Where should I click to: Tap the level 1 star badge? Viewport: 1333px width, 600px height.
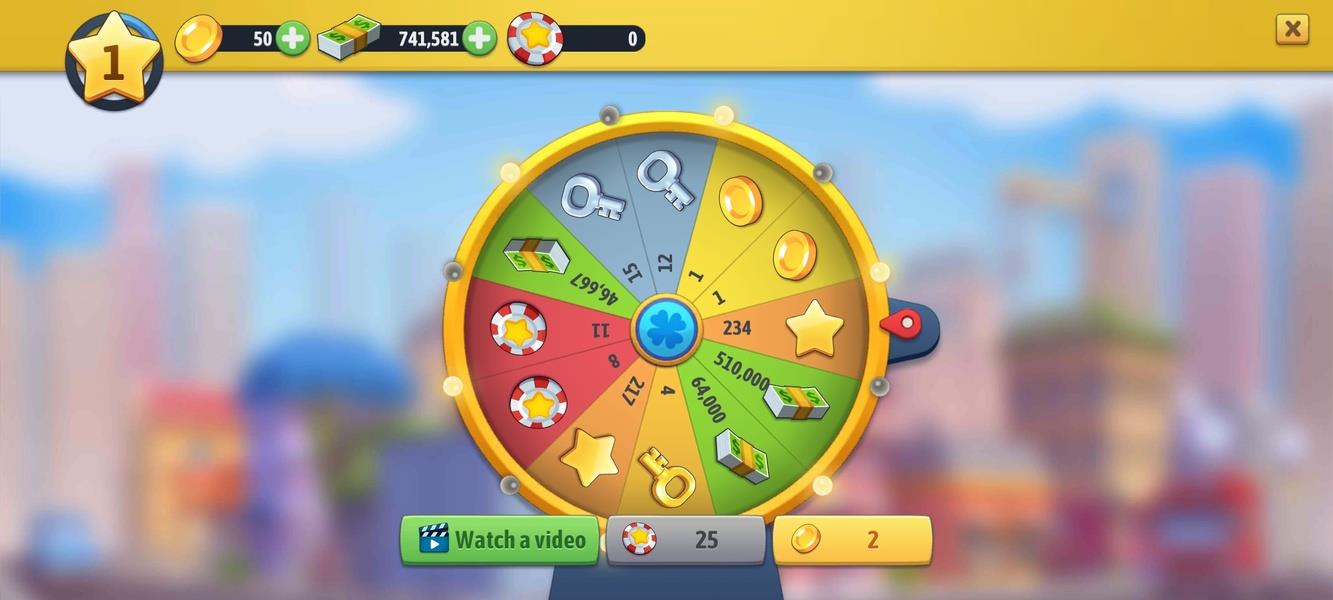(114, 60)
